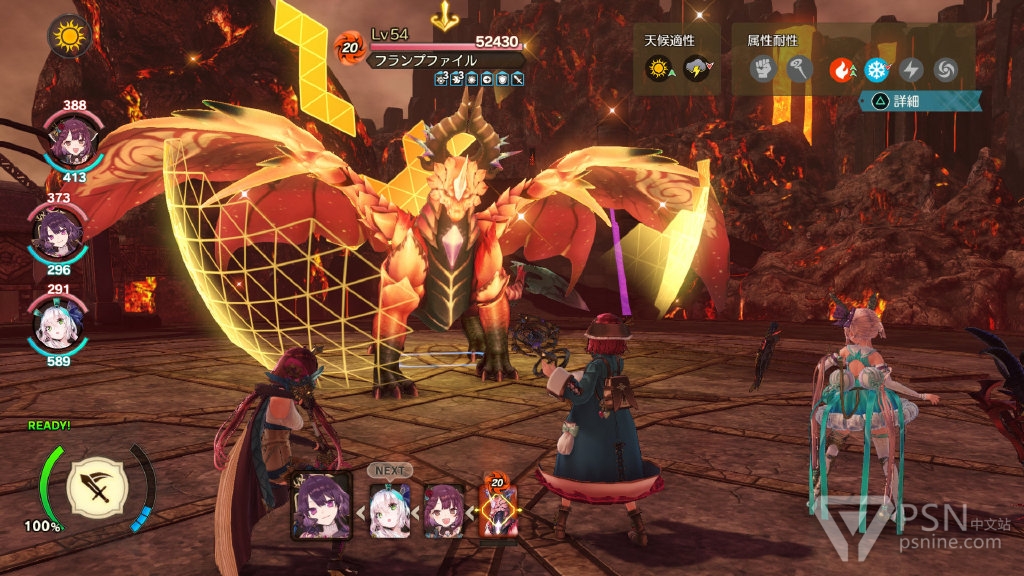This screenshot has width=1024, height=576.
Task: Click the sun weather aptitude icon
Action: 659,69
